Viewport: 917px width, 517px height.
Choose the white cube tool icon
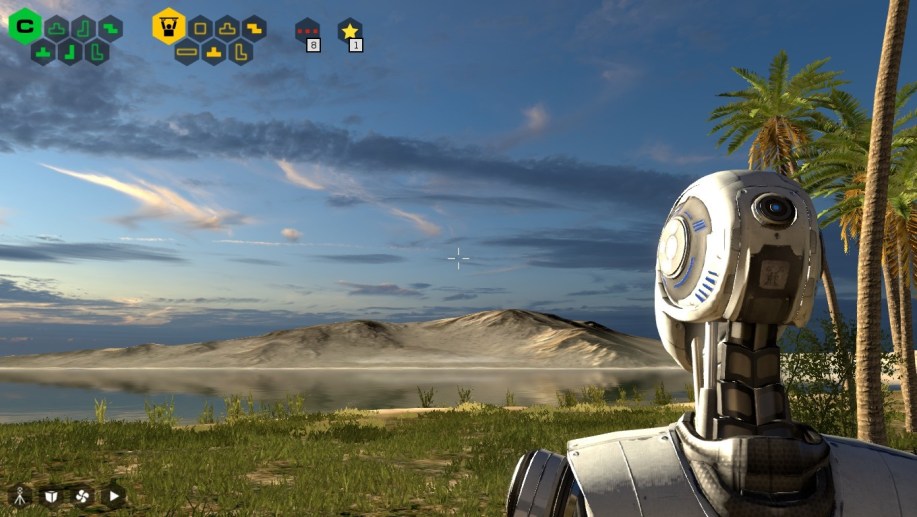(51, 495)
